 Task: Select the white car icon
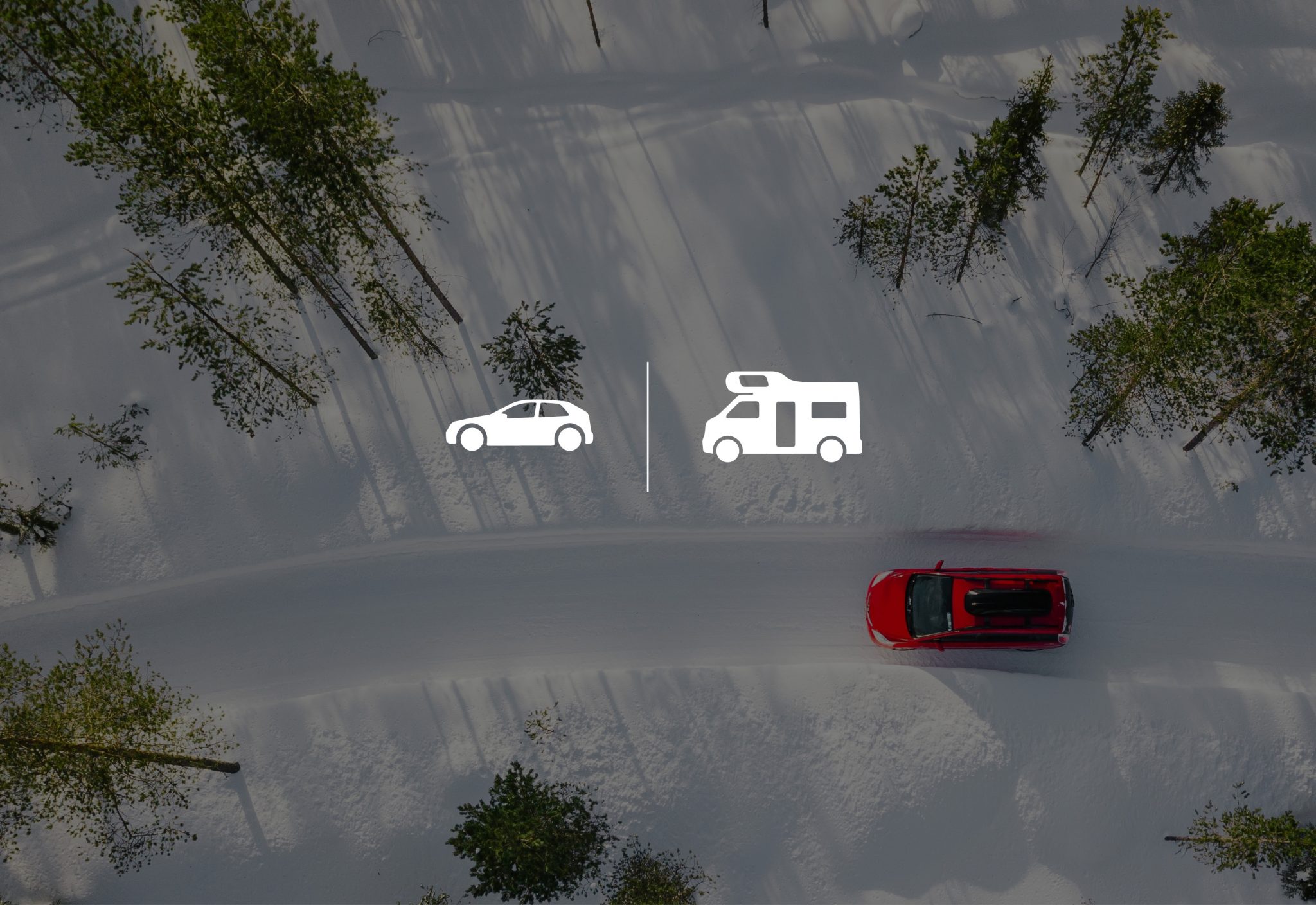click(519, 426)
